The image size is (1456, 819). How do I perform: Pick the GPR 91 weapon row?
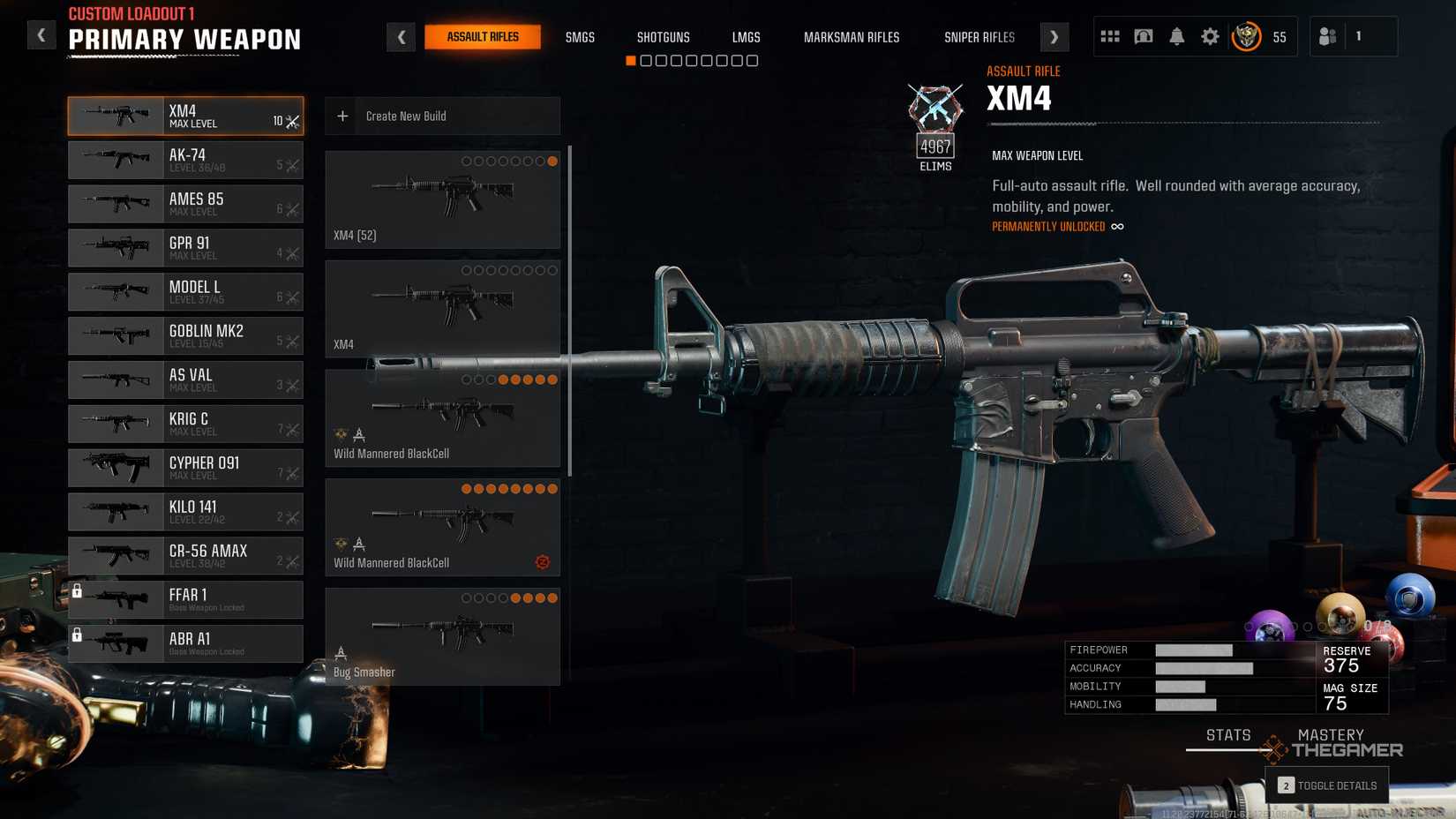point(185,248)
